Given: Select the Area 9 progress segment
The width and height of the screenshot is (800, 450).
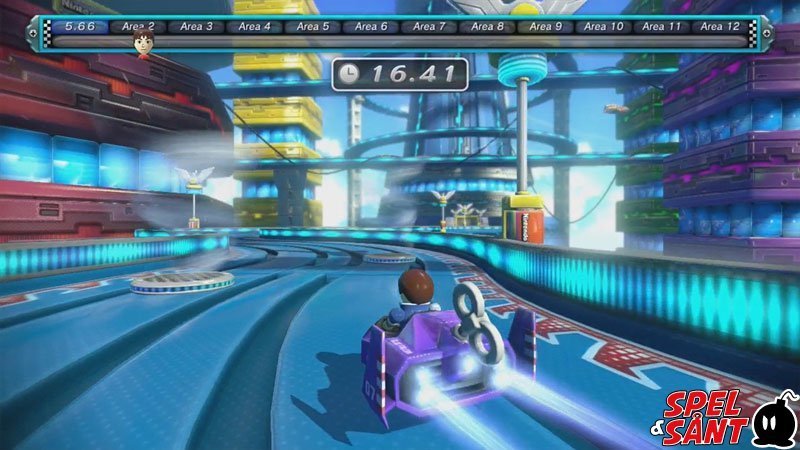Looking at the screenshot, I should [545, 26].
